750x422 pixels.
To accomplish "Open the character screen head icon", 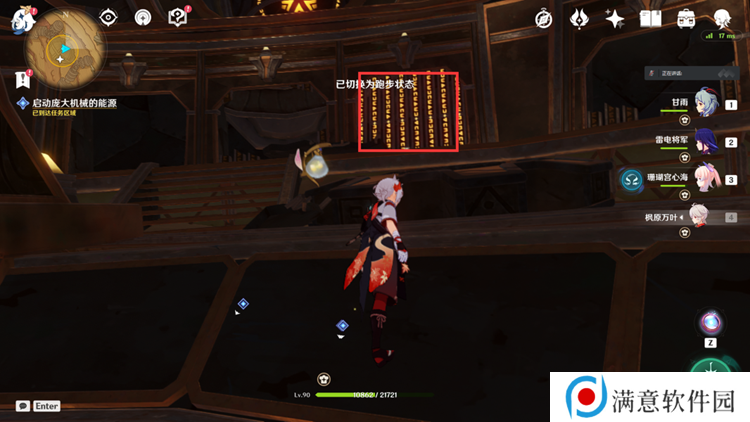I will point(722,19).
